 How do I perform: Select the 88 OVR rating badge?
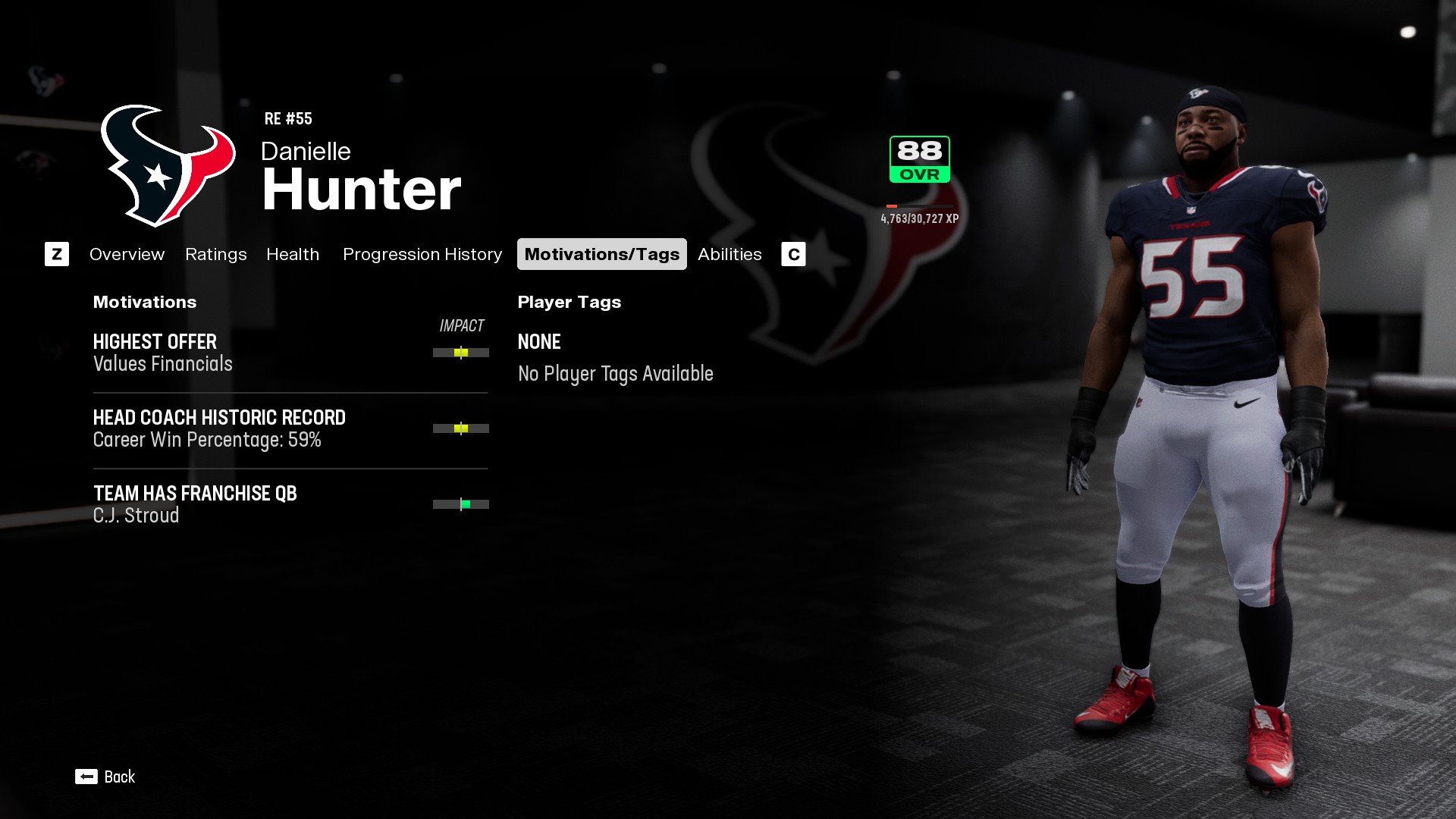pos(918,158)
